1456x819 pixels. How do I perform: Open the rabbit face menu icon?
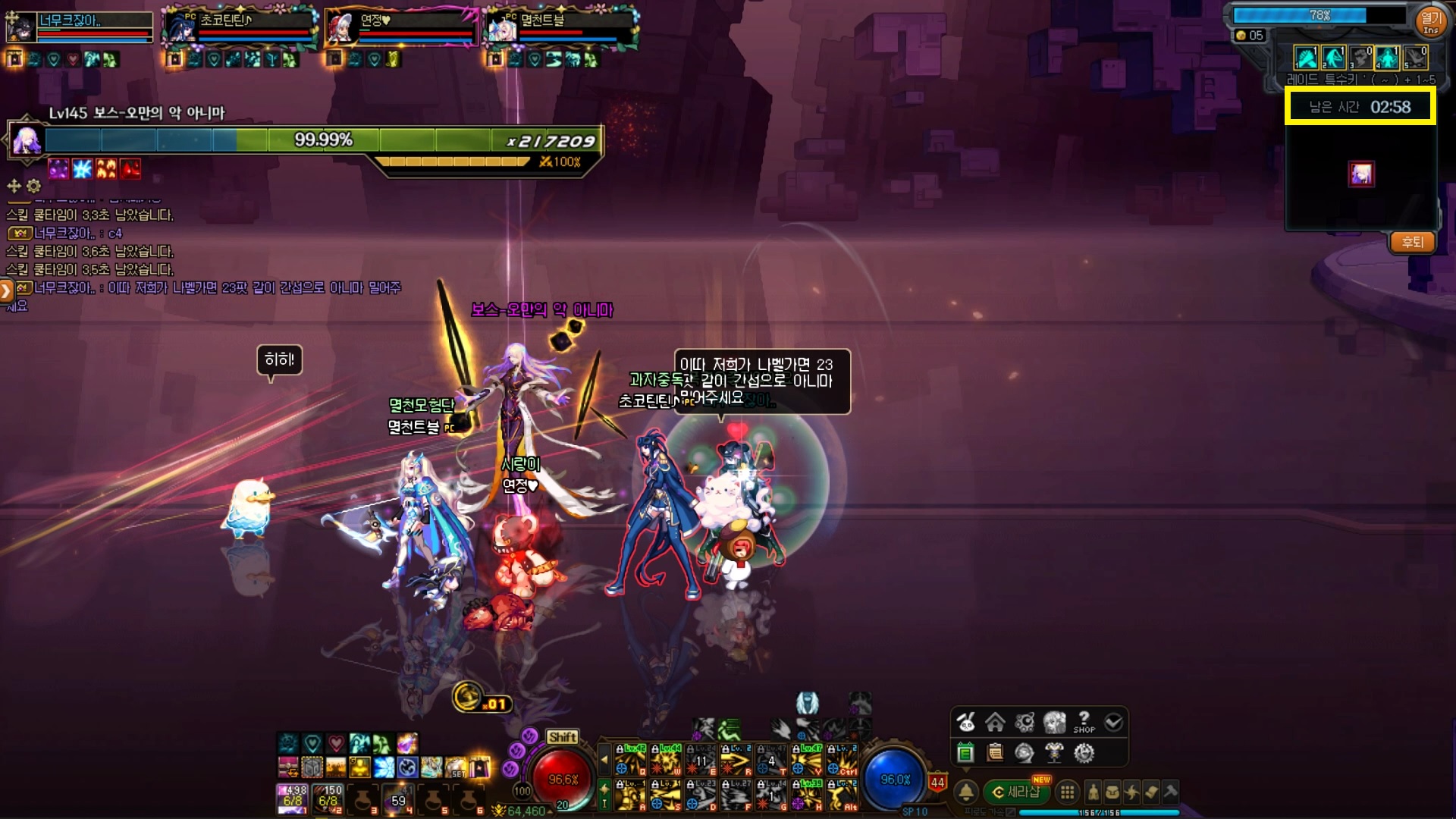965,722
